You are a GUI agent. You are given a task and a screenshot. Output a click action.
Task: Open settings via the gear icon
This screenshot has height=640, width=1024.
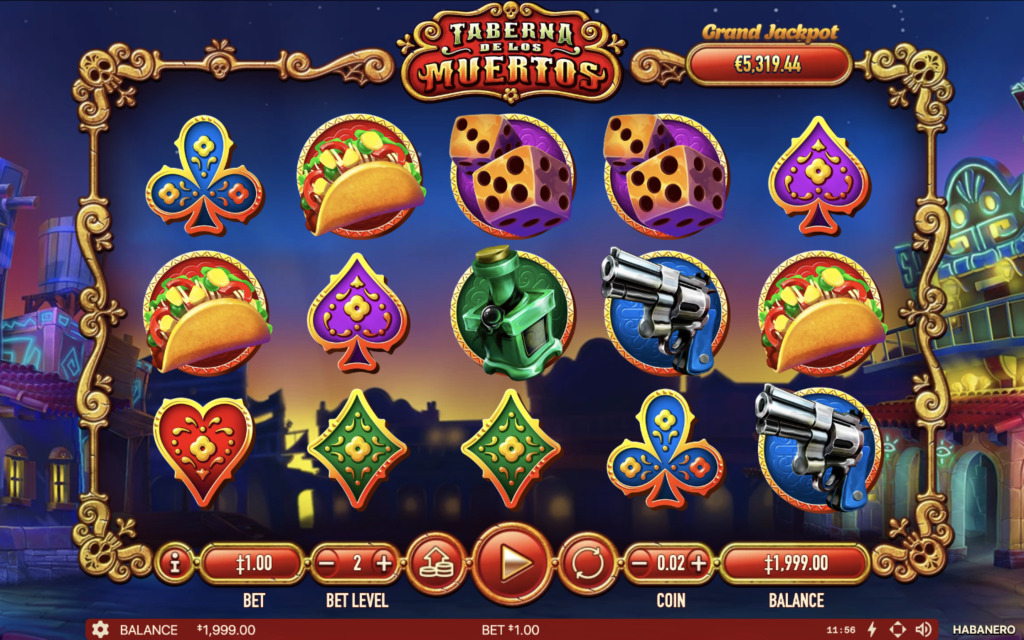coord(100,630)
